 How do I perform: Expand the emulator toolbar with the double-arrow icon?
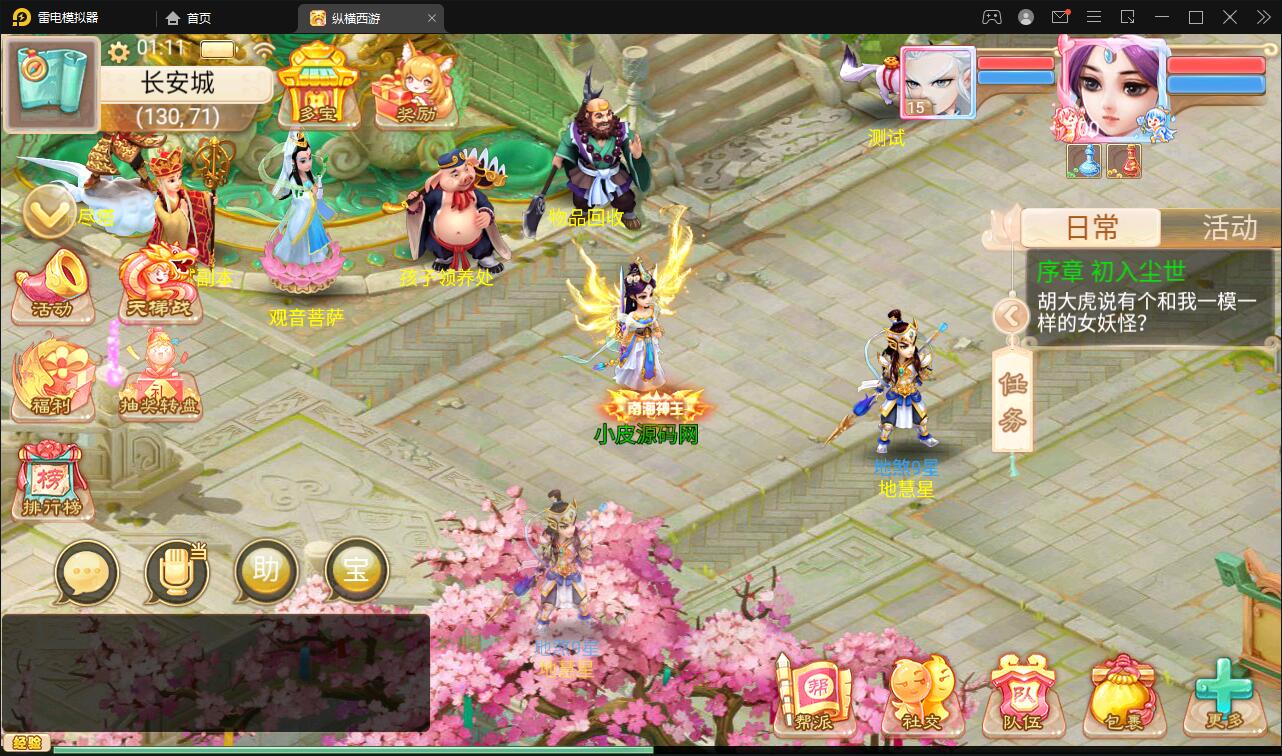point(1262,17)
